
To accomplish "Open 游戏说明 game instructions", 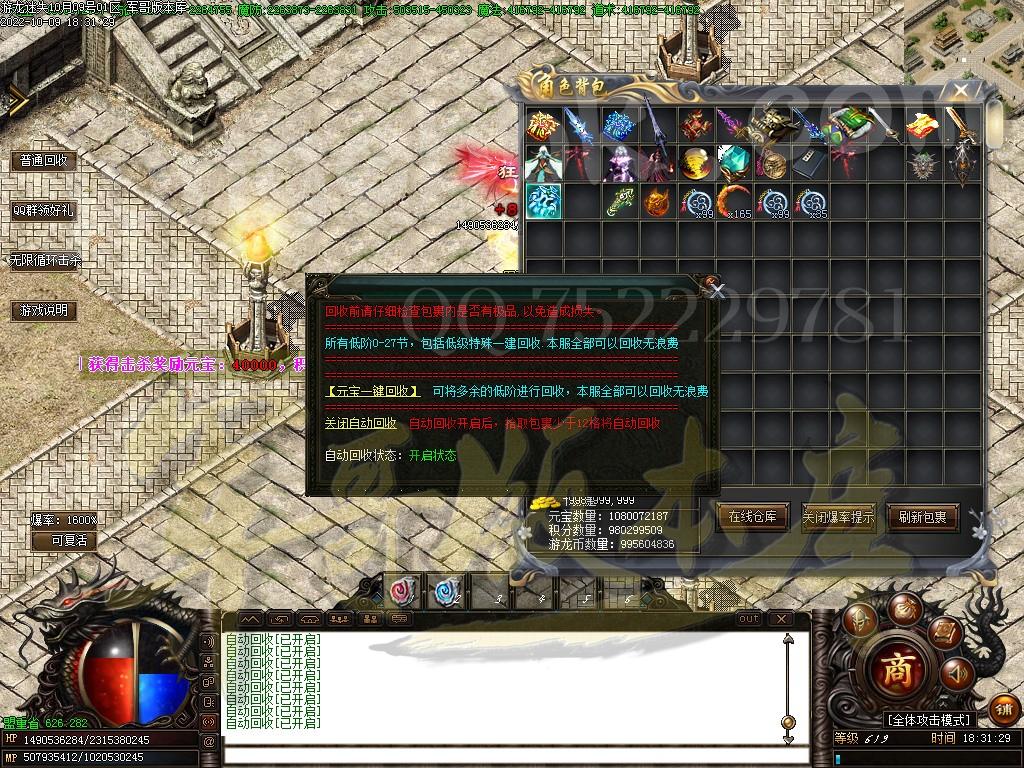I will (43, 311).
